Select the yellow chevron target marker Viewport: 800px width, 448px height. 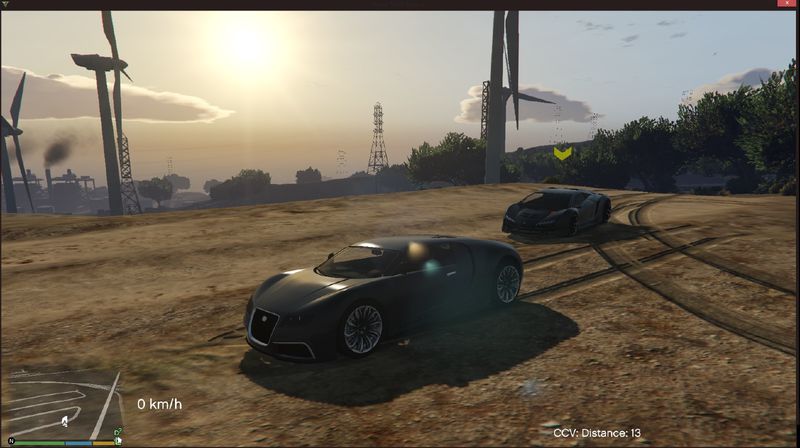pos(563,152)
